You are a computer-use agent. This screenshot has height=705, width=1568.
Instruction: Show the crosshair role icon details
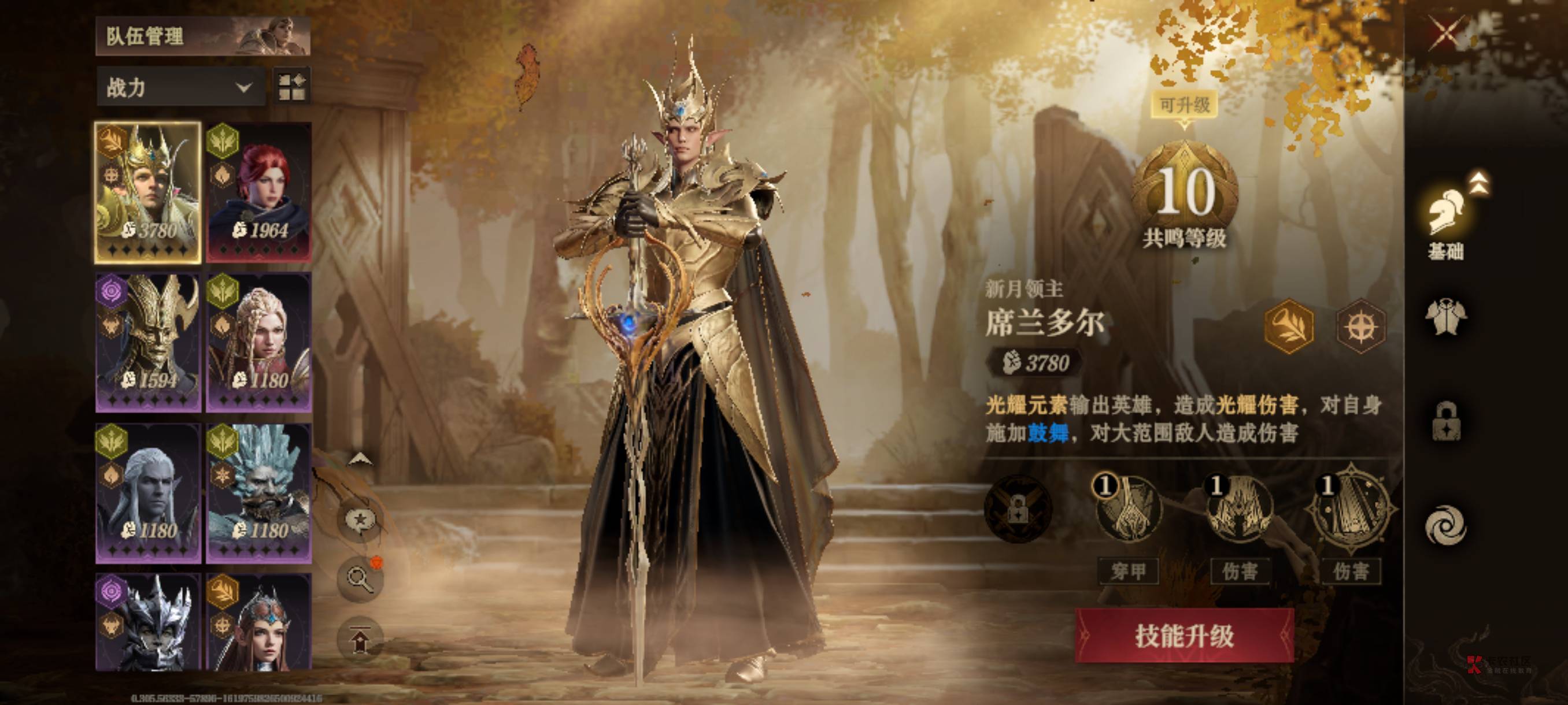click(x=1360, y=327)
